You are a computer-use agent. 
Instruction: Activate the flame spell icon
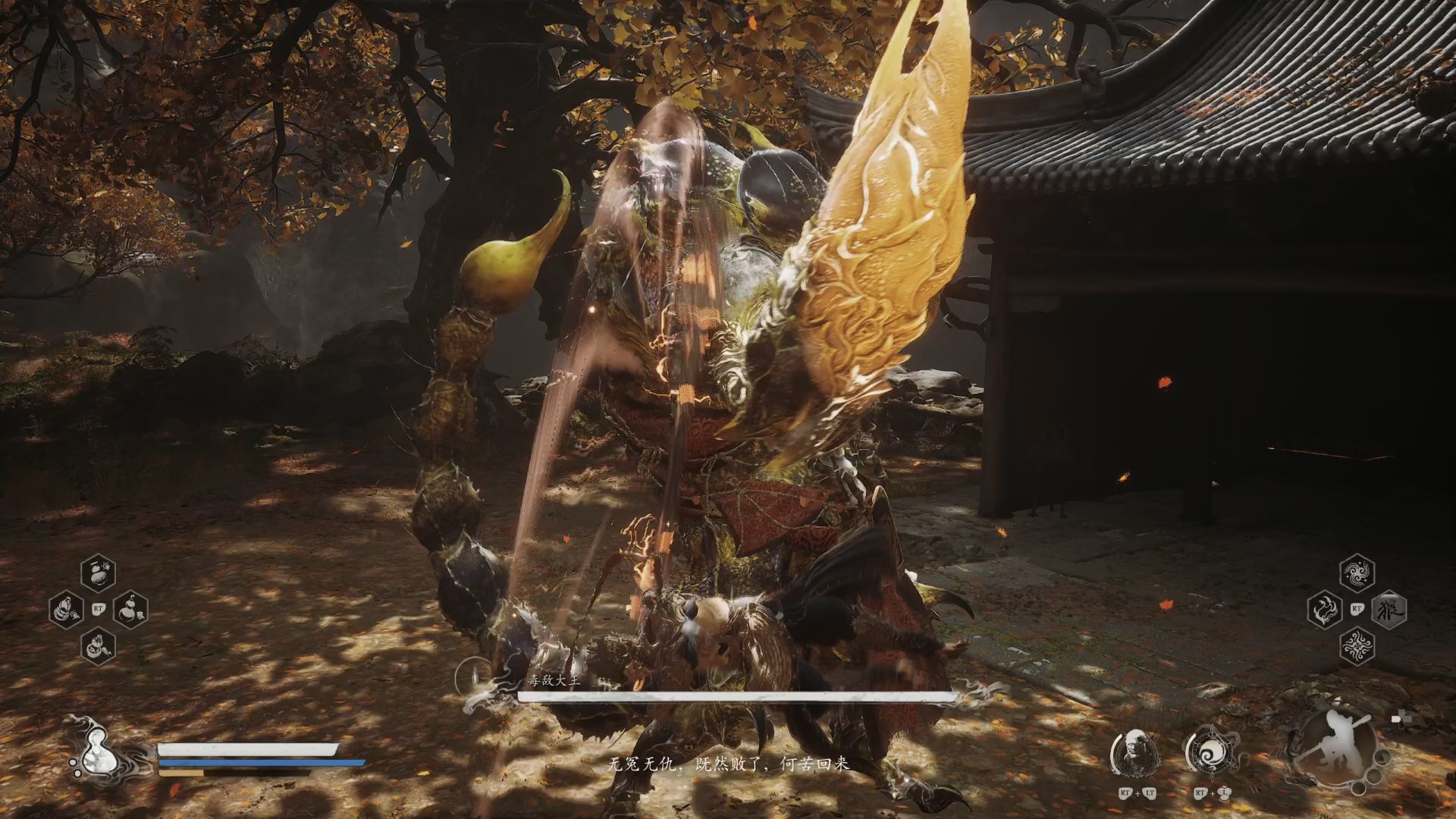click(x=1326, y=609)
